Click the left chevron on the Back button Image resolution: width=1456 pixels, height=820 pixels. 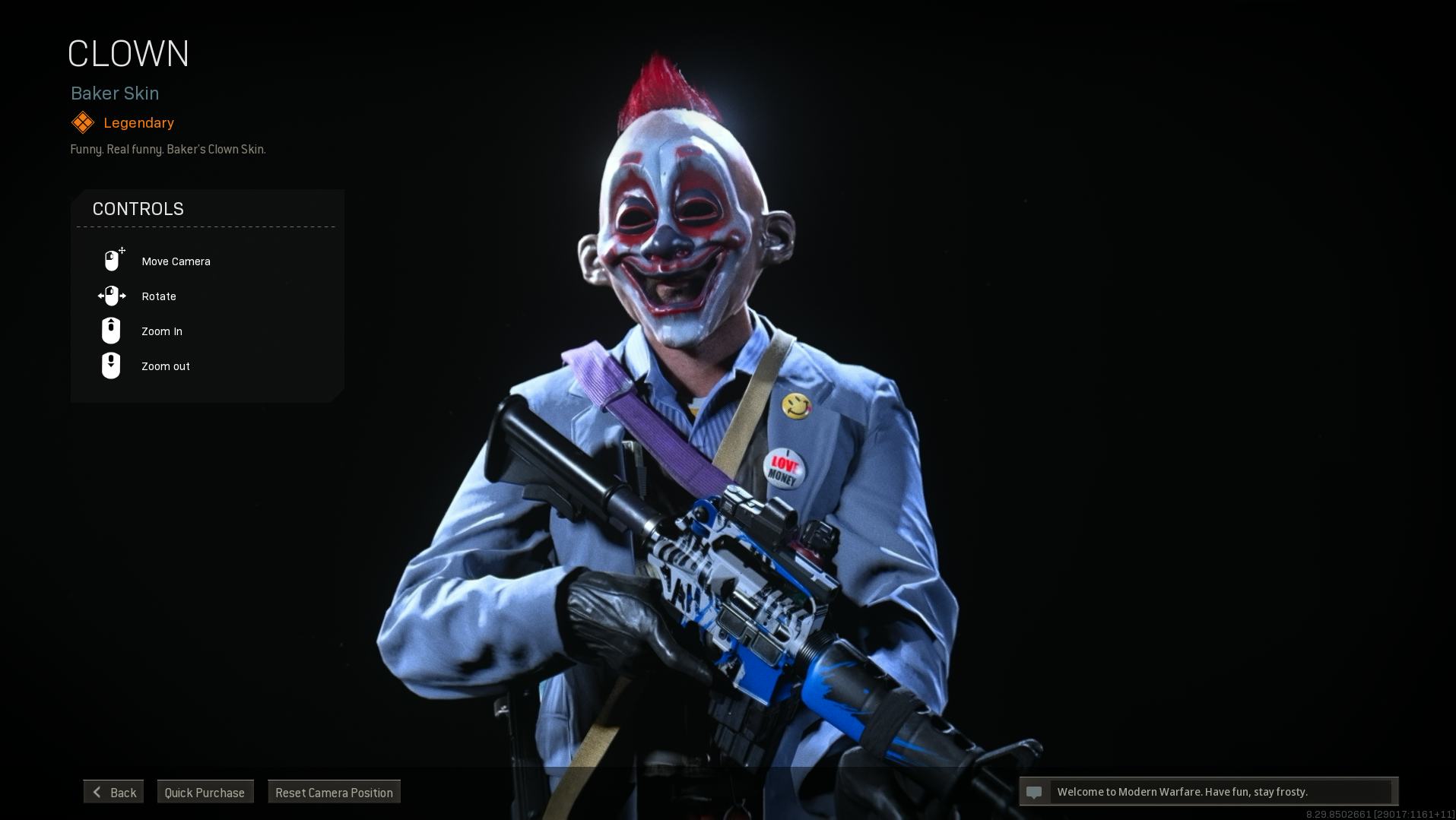point(97,792)
